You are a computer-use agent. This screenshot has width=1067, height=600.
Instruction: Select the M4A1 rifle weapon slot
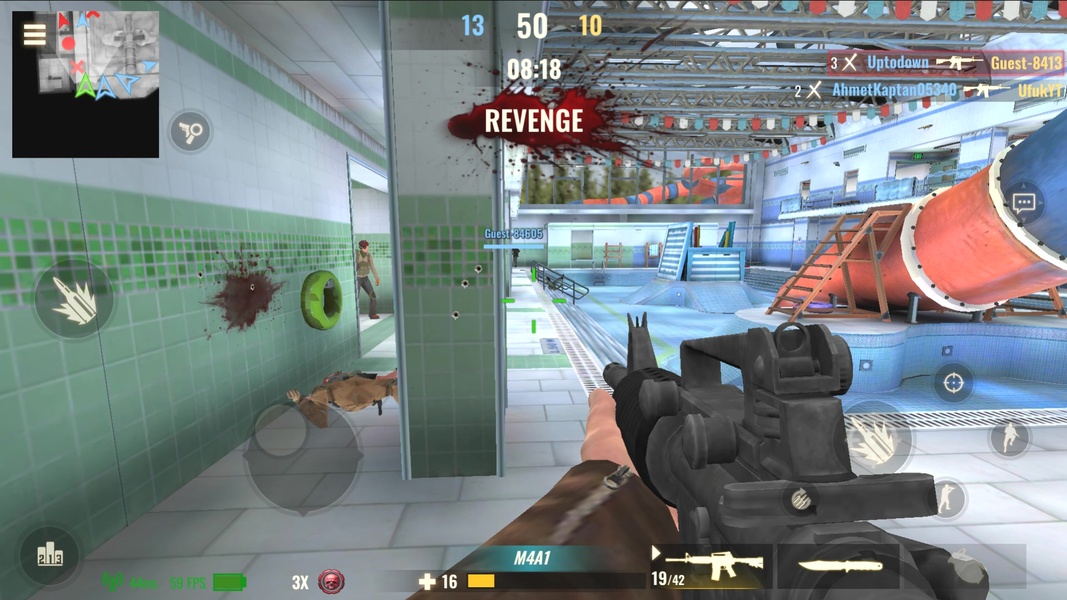[710, 567]
